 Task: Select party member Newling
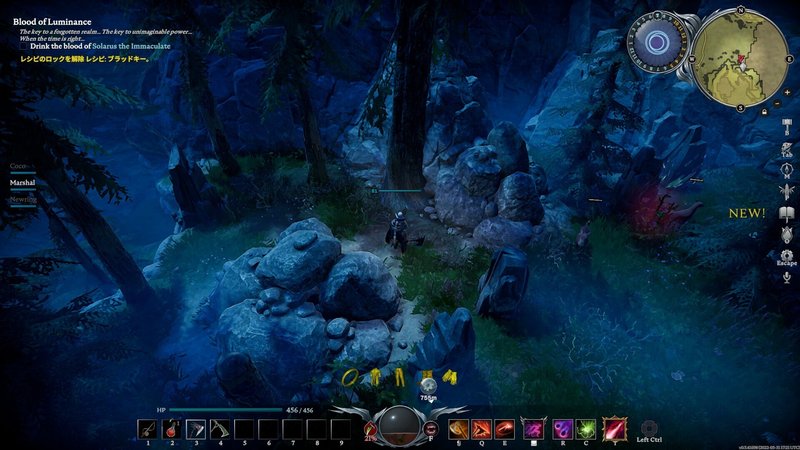pyautogui.click(x=23, y=200)
